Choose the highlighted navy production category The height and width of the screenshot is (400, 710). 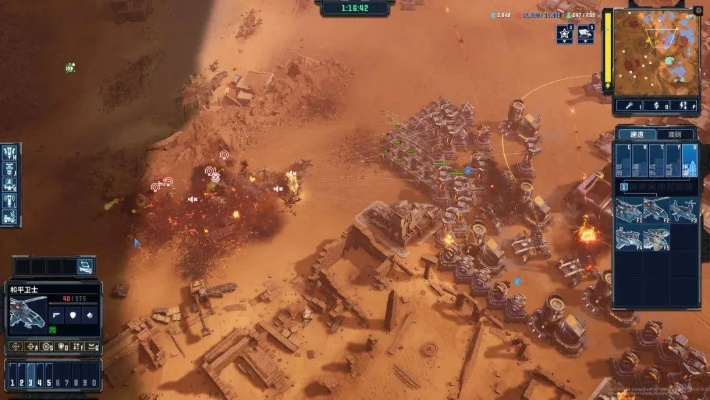(x=690, y=160)
